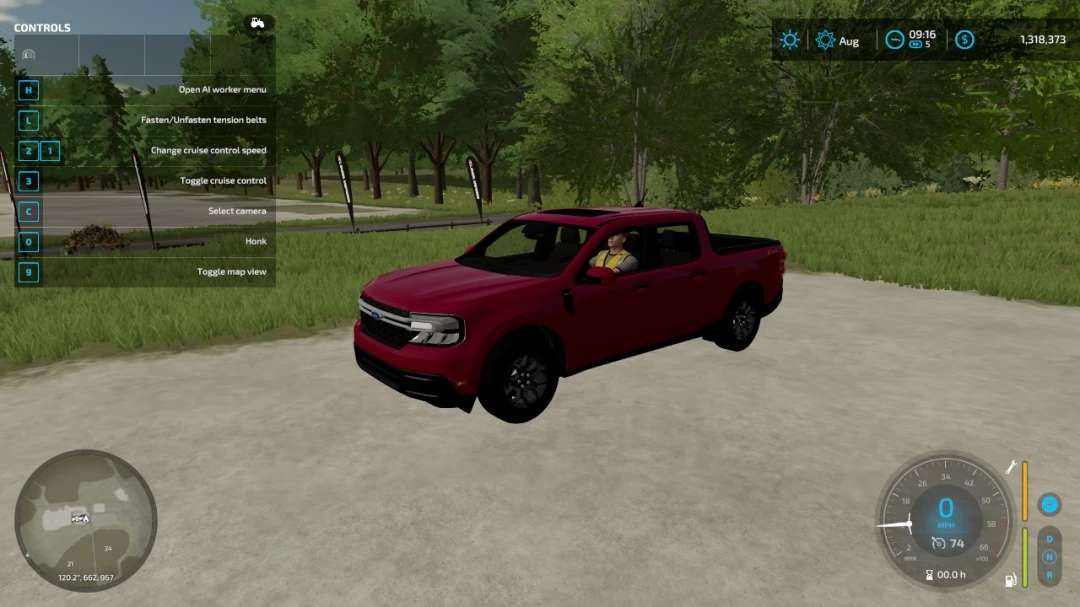Click the season icon beside Aug
The width and height of the screenshot is (1080, 607).
(825, 40)
